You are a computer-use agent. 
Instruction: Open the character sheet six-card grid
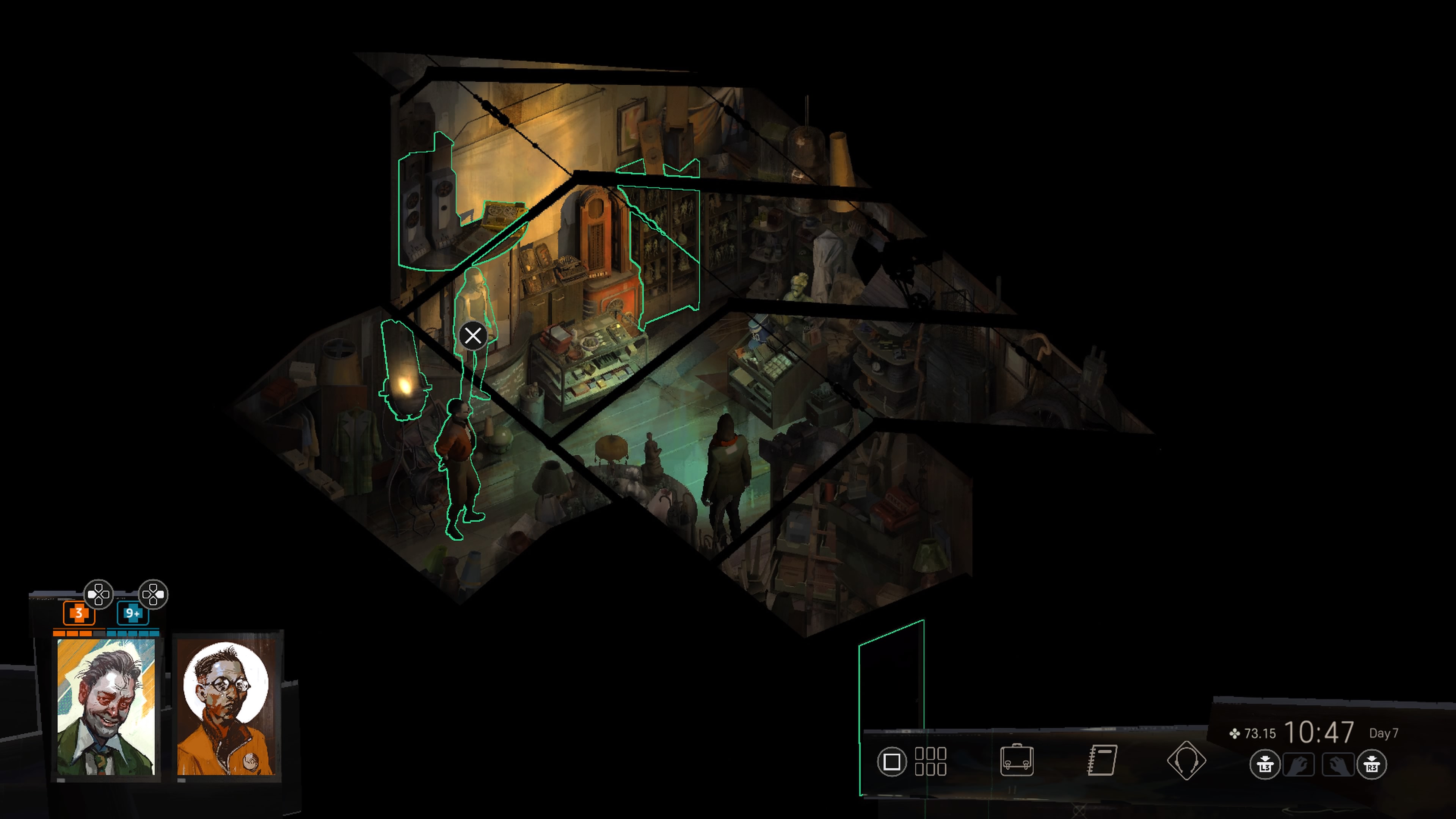click(x=930, y=761)
